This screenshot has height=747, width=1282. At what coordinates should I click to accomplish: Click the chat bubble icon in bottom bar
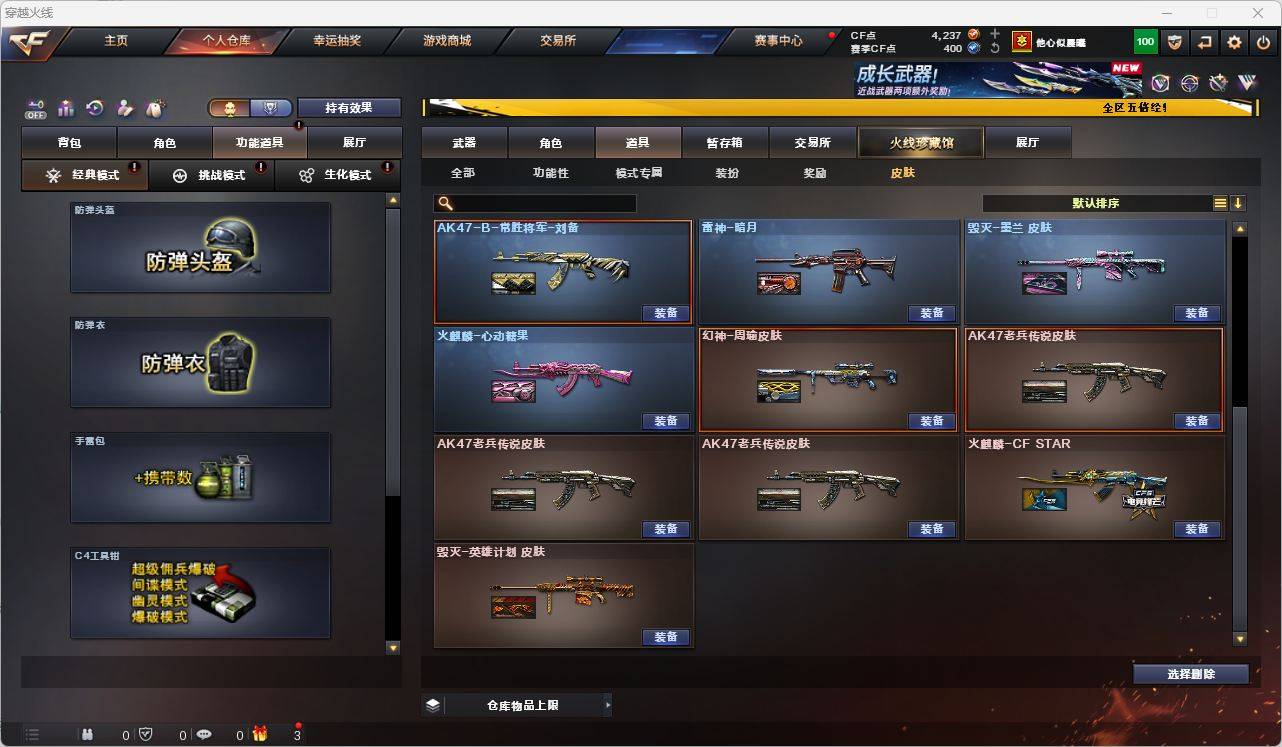[203, 734]
